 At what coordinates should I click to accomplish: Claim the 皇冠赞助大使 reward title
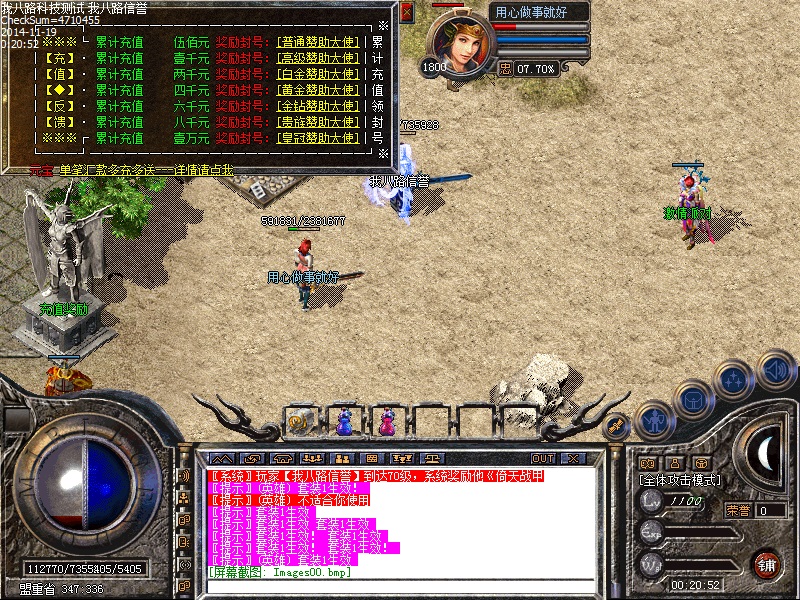(317, 138)
